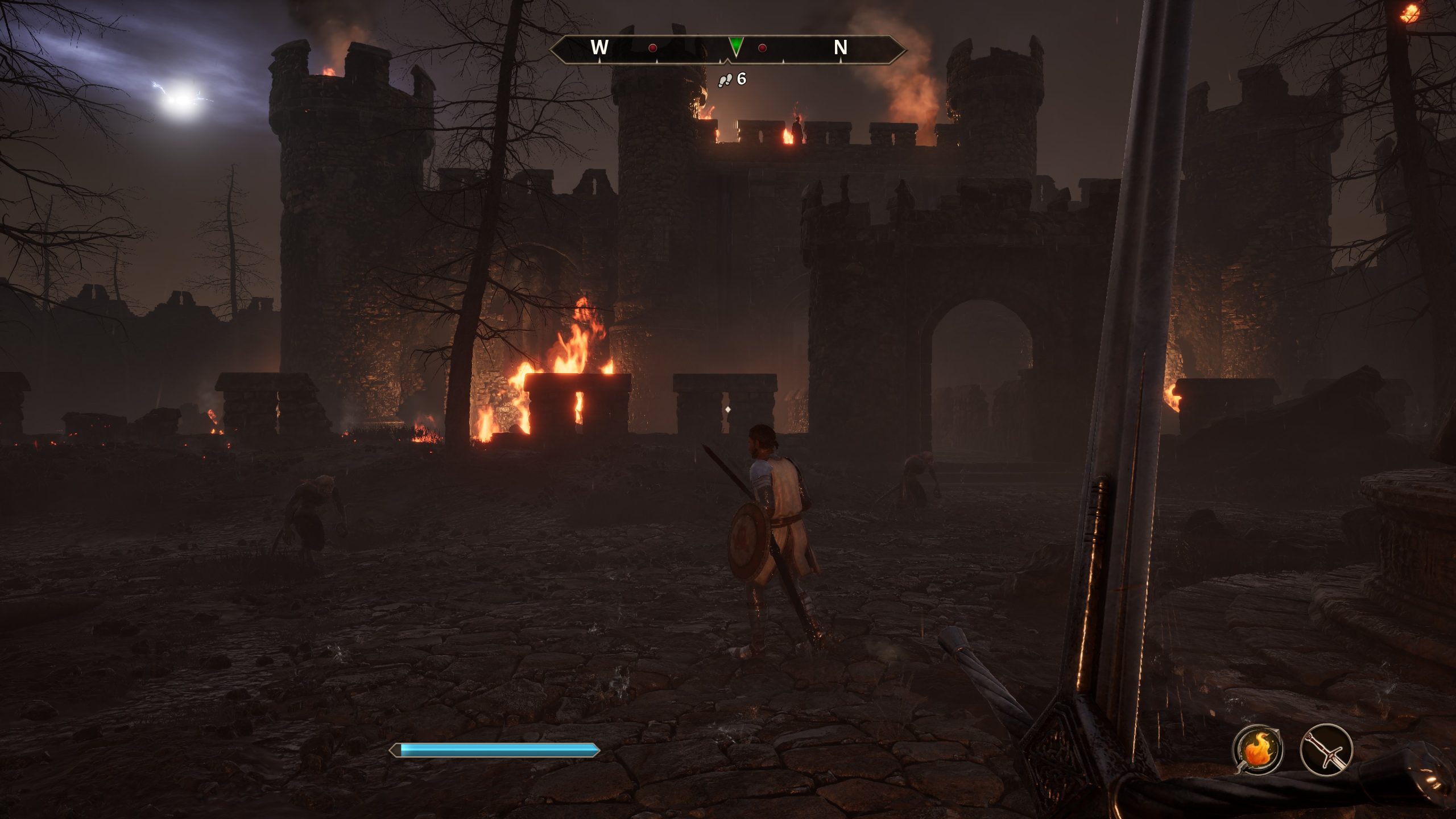This screenshot has height=819, width=1456.
Task: Select the sword weapon icon
Action: coord(1326,750)
